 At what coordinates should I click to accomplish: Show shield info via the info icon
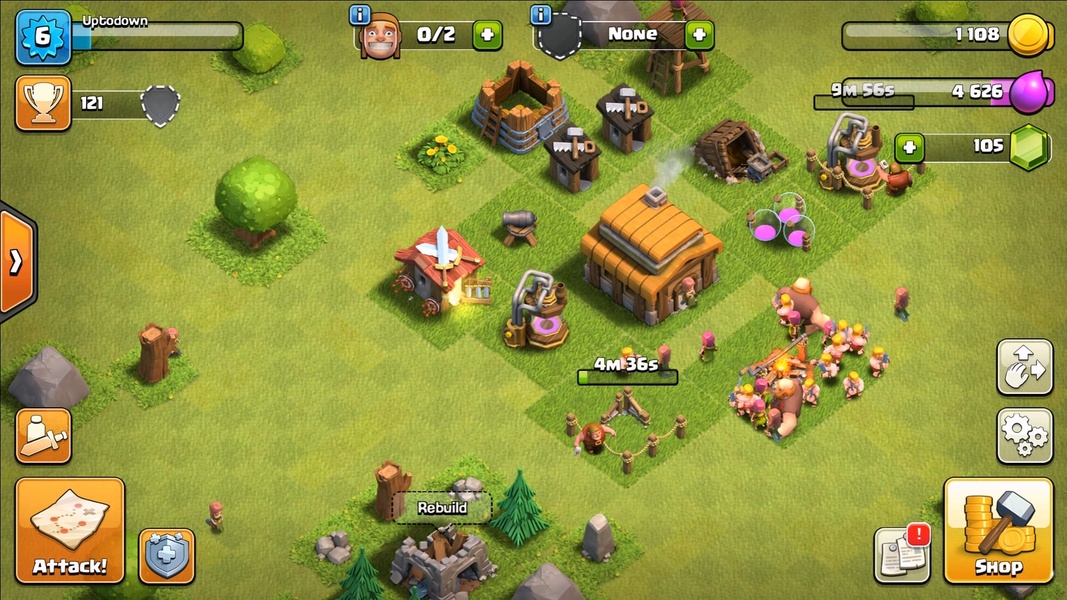pyautogui.click(x=541, y=14)
